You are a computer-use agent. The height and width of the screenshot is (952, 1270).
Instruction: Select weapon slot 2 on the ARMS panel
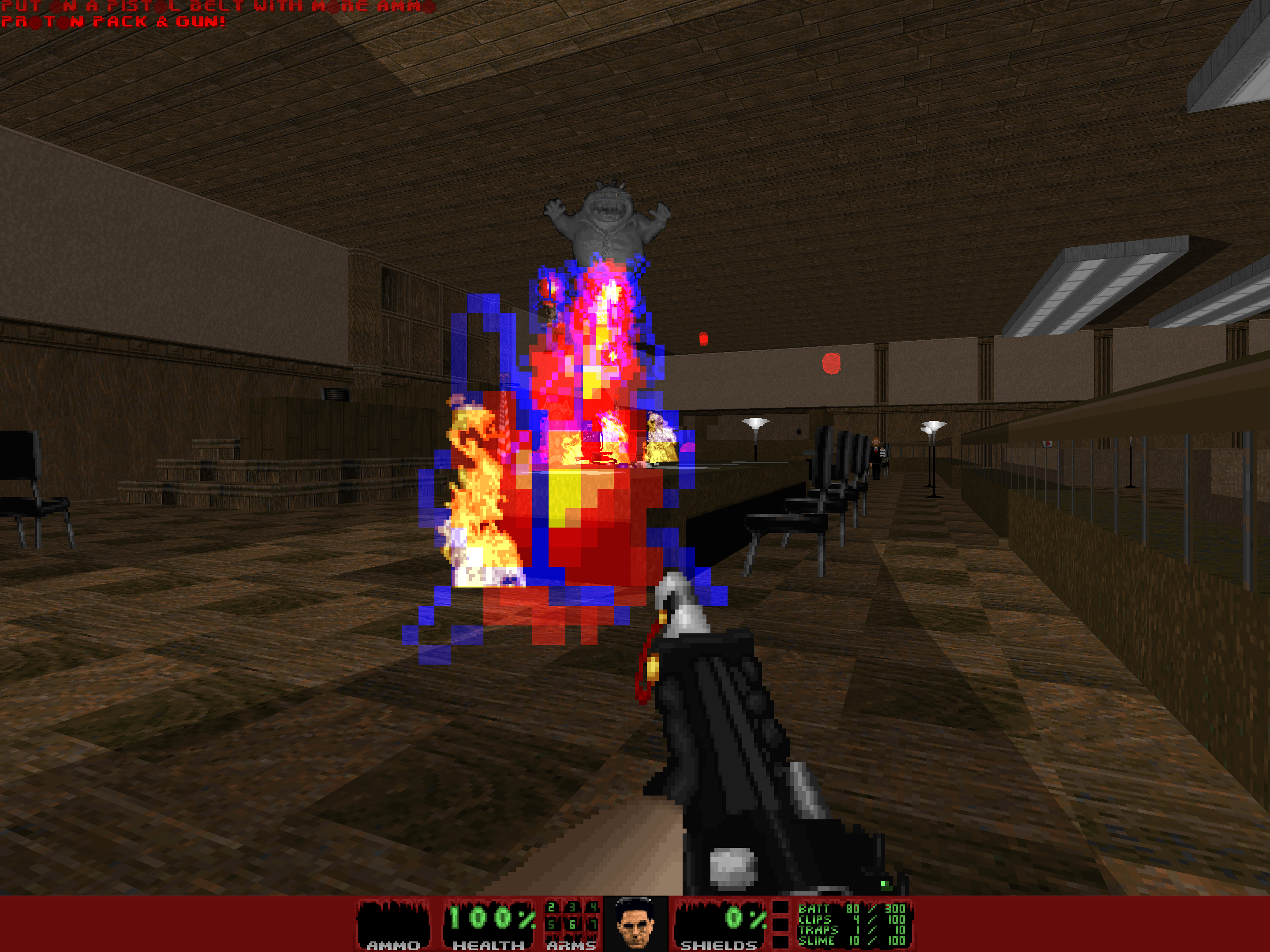coord(551,908)
